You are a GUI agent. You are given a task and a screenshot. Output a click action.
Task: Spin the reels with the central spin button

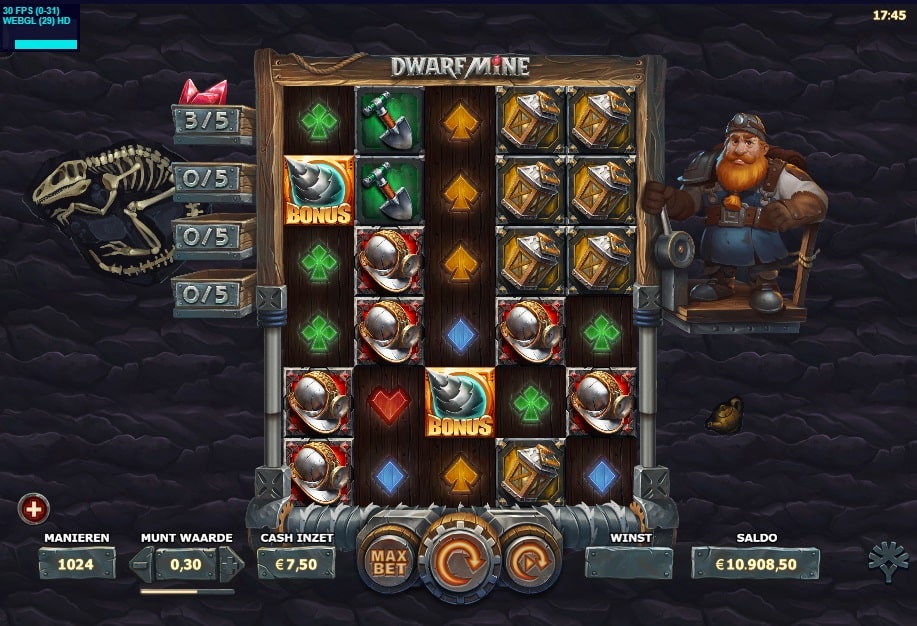coord(459,561)
